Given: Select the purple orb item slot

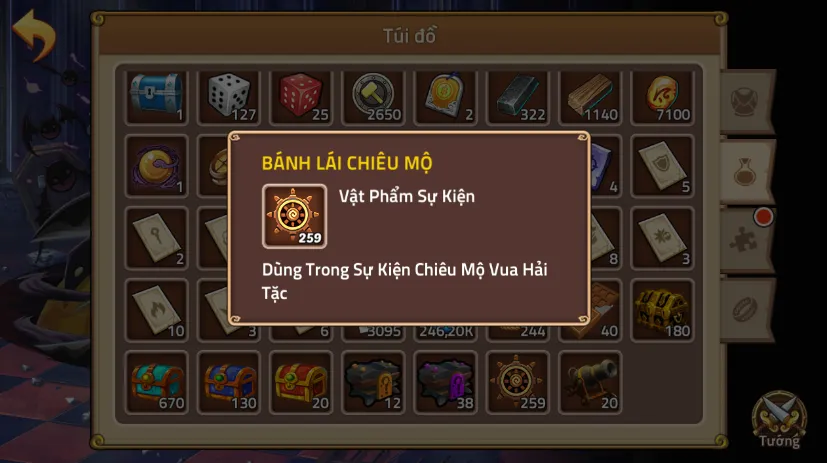Looking at the screenshot, I should point(157,166).
